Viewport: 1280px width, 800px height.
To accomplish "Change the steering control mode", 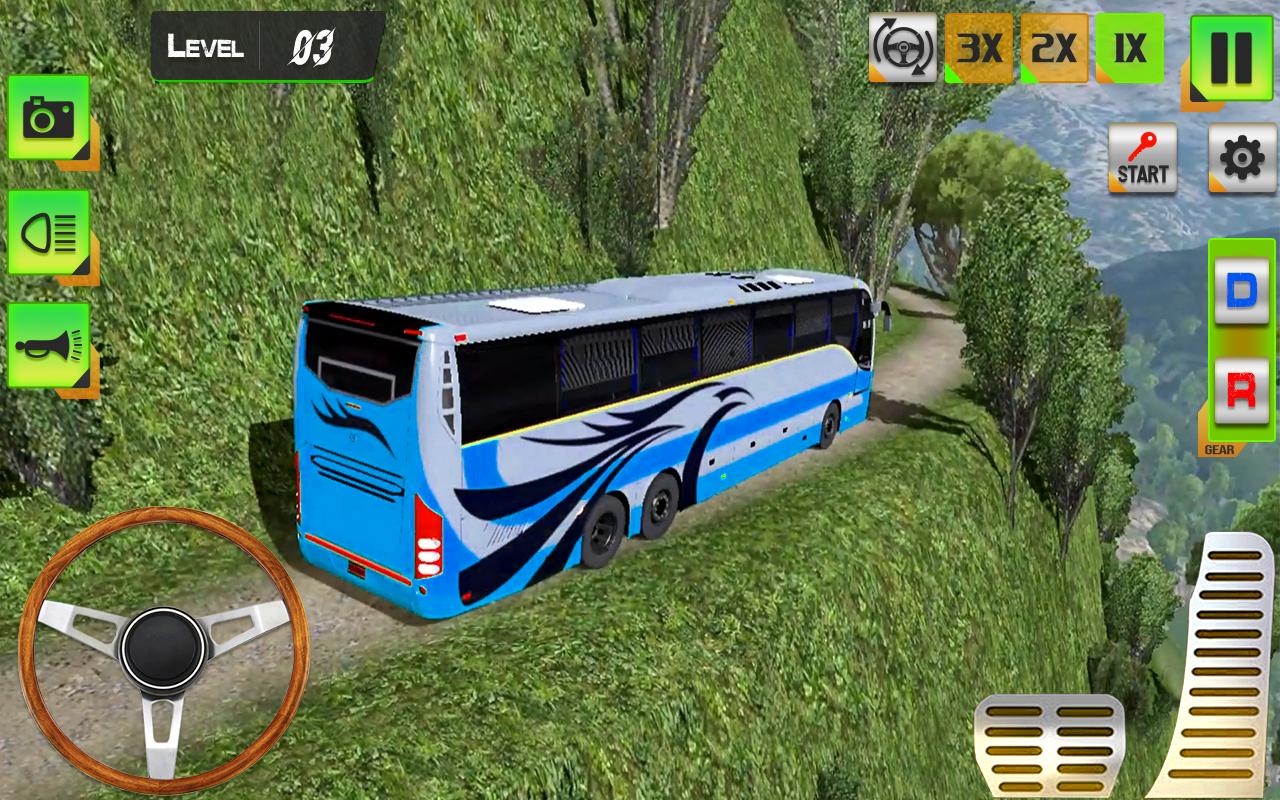I will (x=902, y=46).
